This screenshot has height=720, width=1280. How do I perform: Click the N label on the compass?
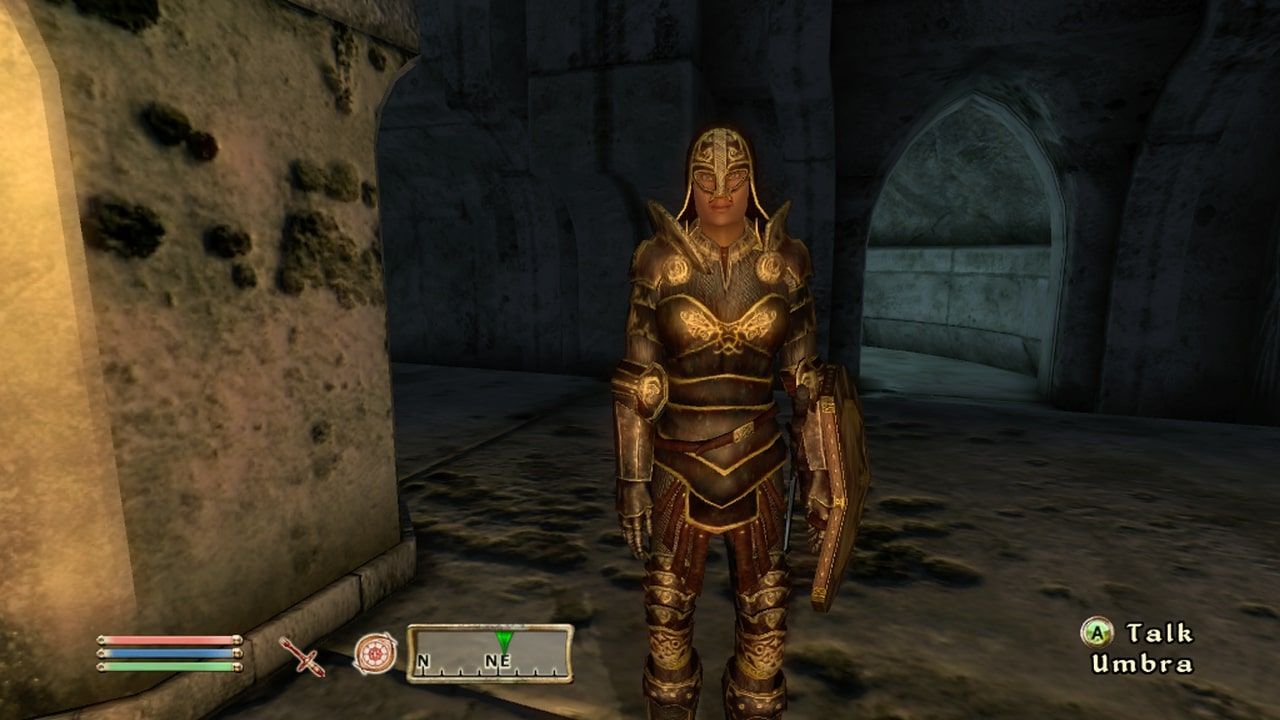click(x=421, y=661)
